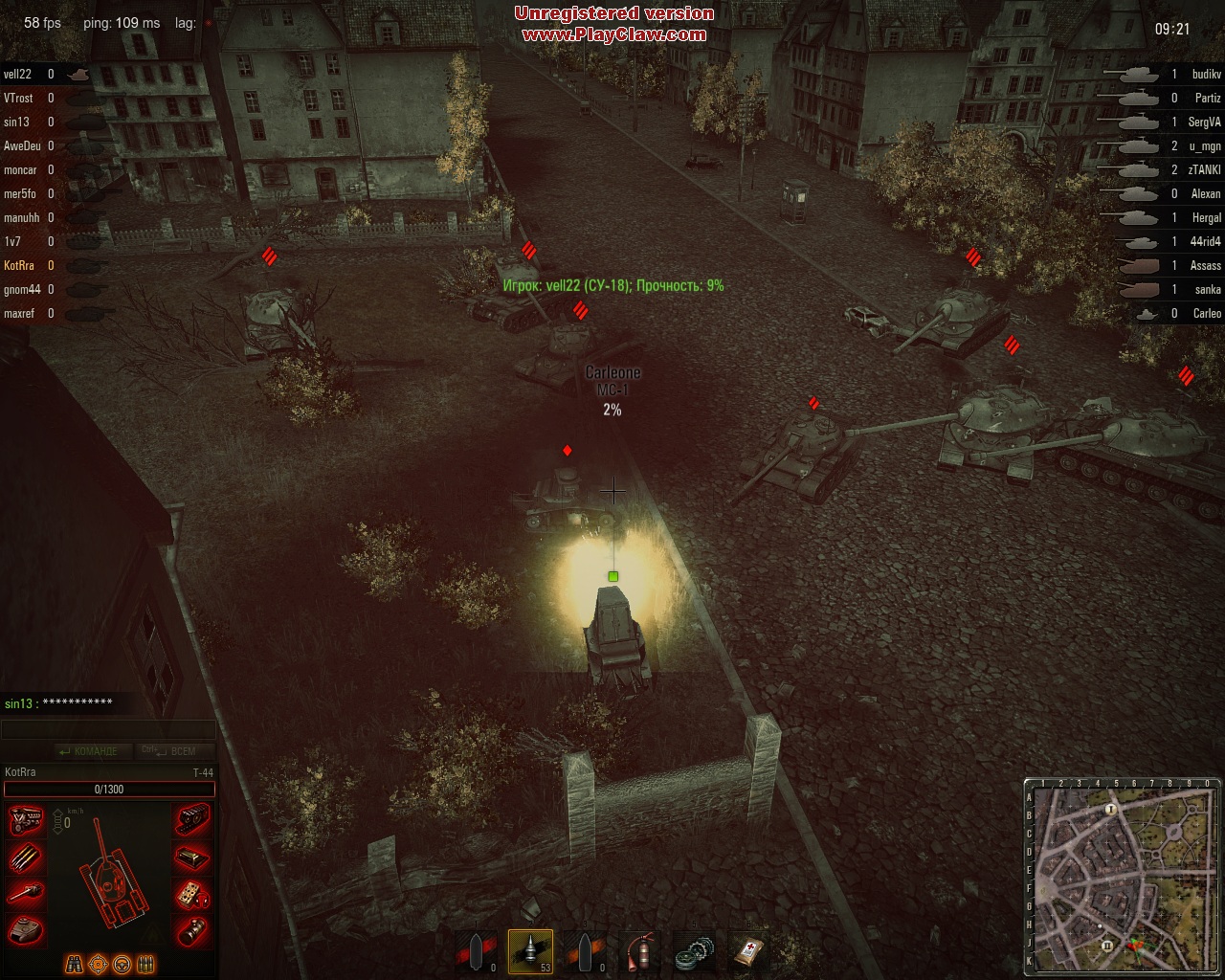Click the minimap
This screenshot has width=1225, height=980.
point(1123,876)
